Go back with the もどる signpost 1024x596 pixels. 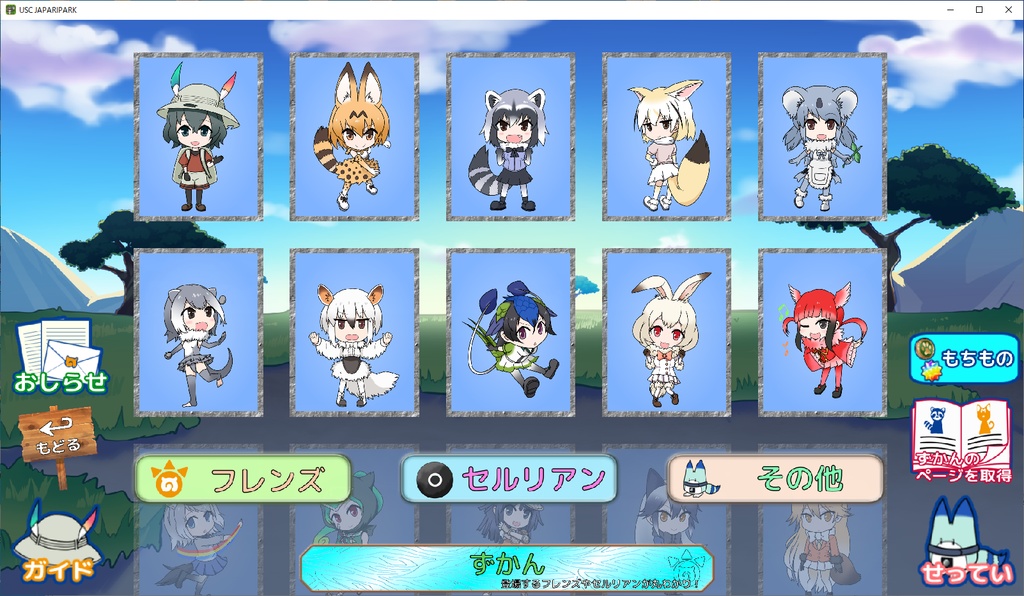(58, 442)
